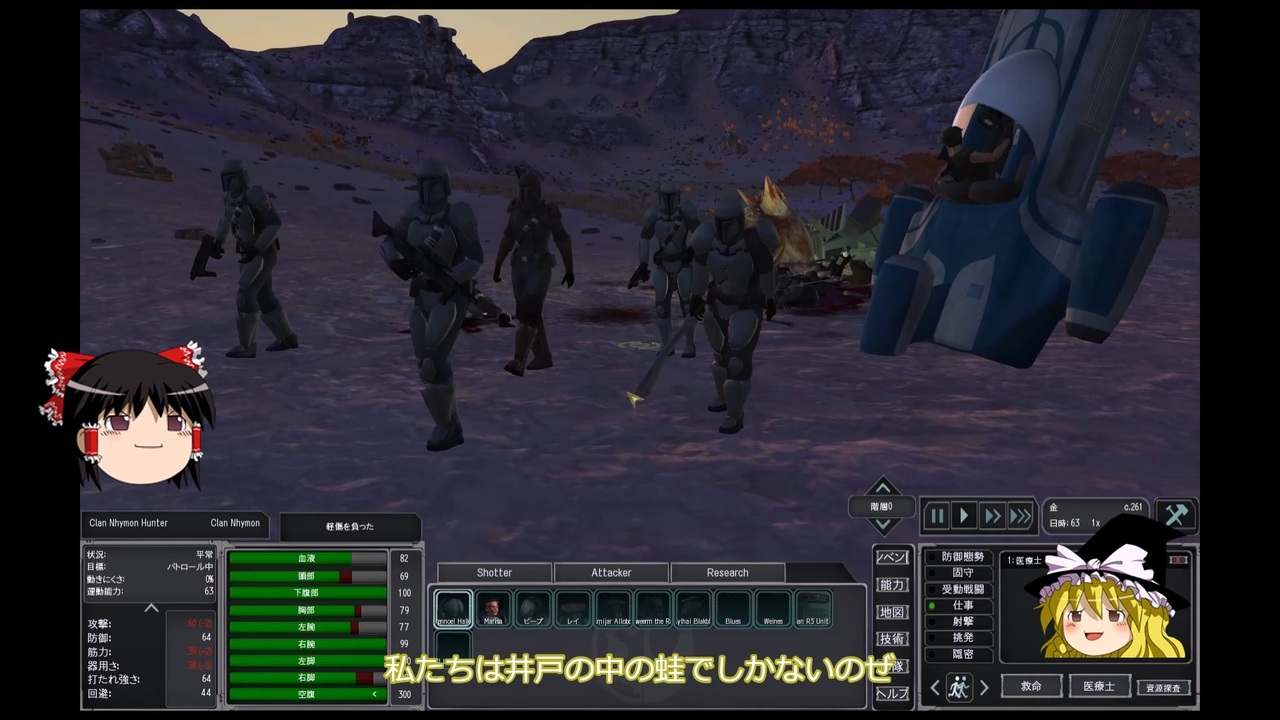Open the Research squad tab
This screenshot has width=1280, height=720.
pyautogui.click(x=726, y=572)
